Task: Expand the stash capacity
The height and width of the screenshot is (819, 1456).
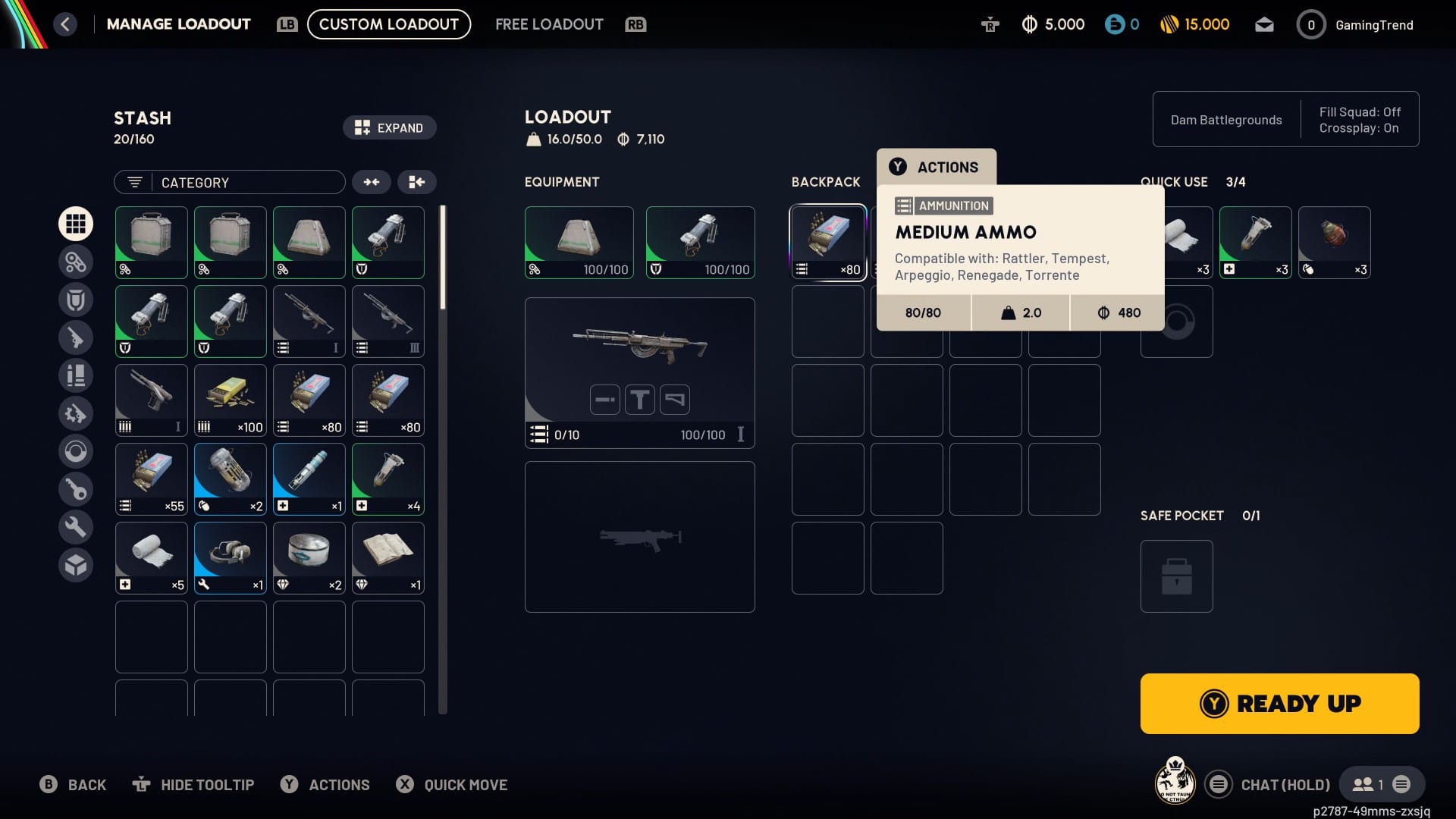Action: tap(389, 127)
